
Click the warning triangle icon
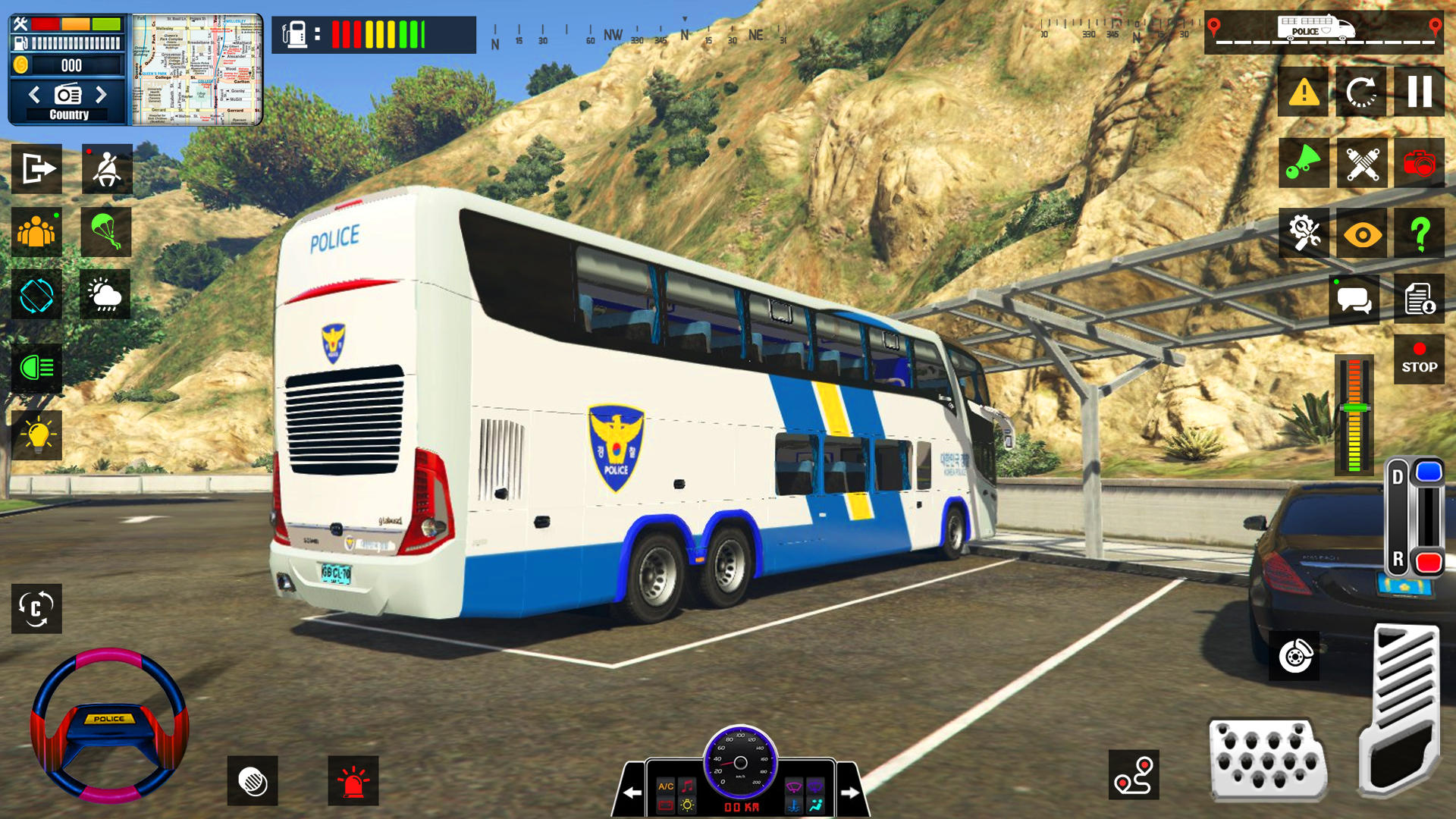[1303, 93]
